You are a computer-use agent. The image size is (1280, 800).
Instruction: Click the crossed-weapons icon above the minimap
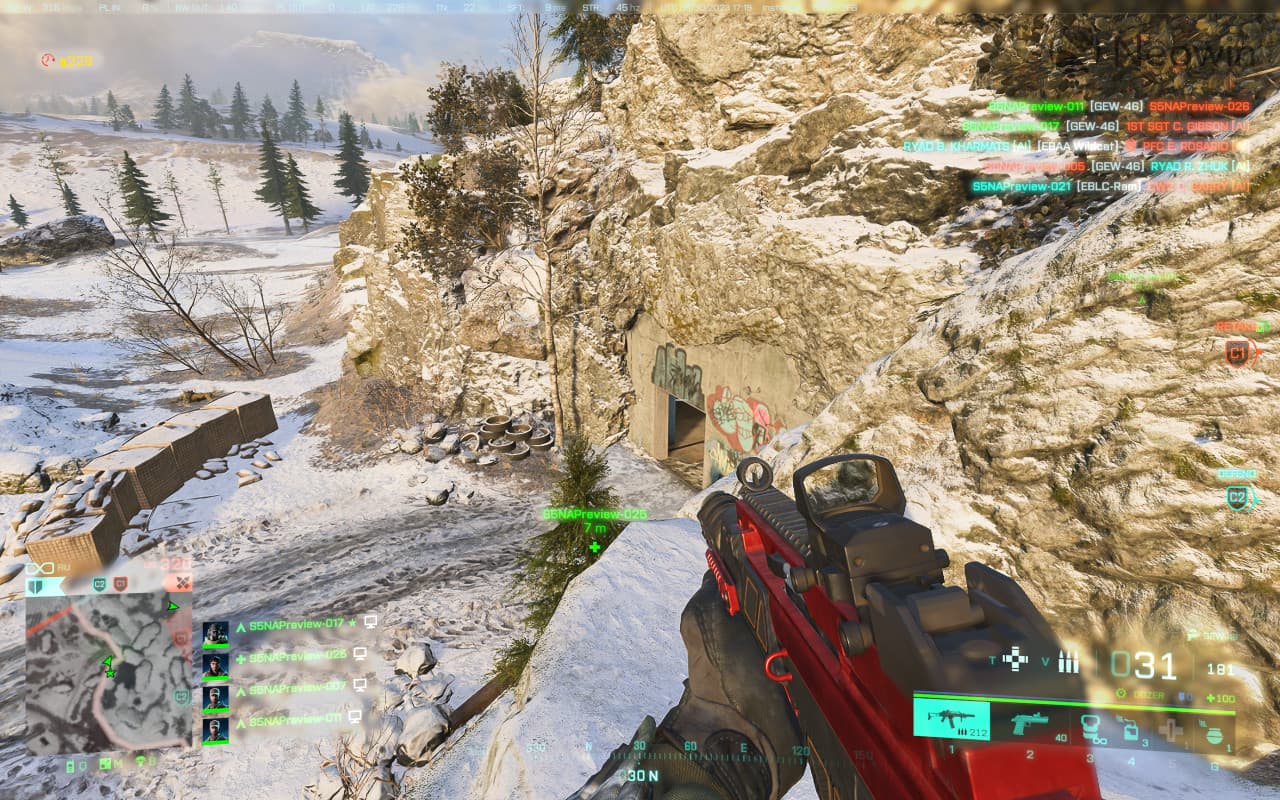[x=182, y=582]
